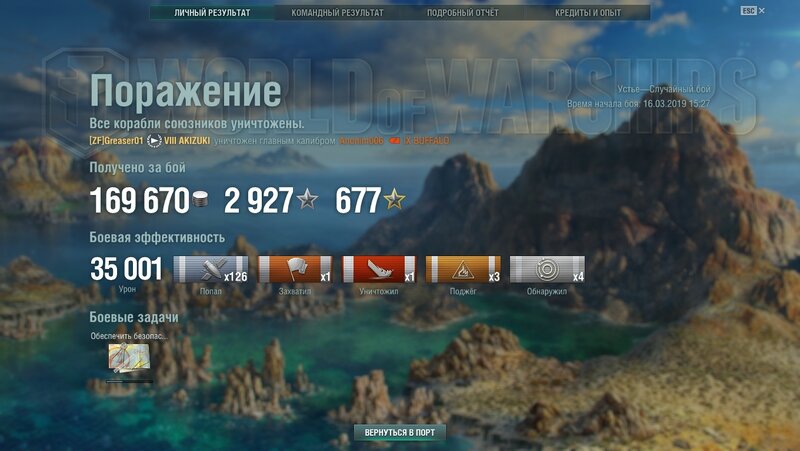The image size is (800, 451).
Task: Select the Попал x126 hits ribbon
Action: tap(211, 270)
